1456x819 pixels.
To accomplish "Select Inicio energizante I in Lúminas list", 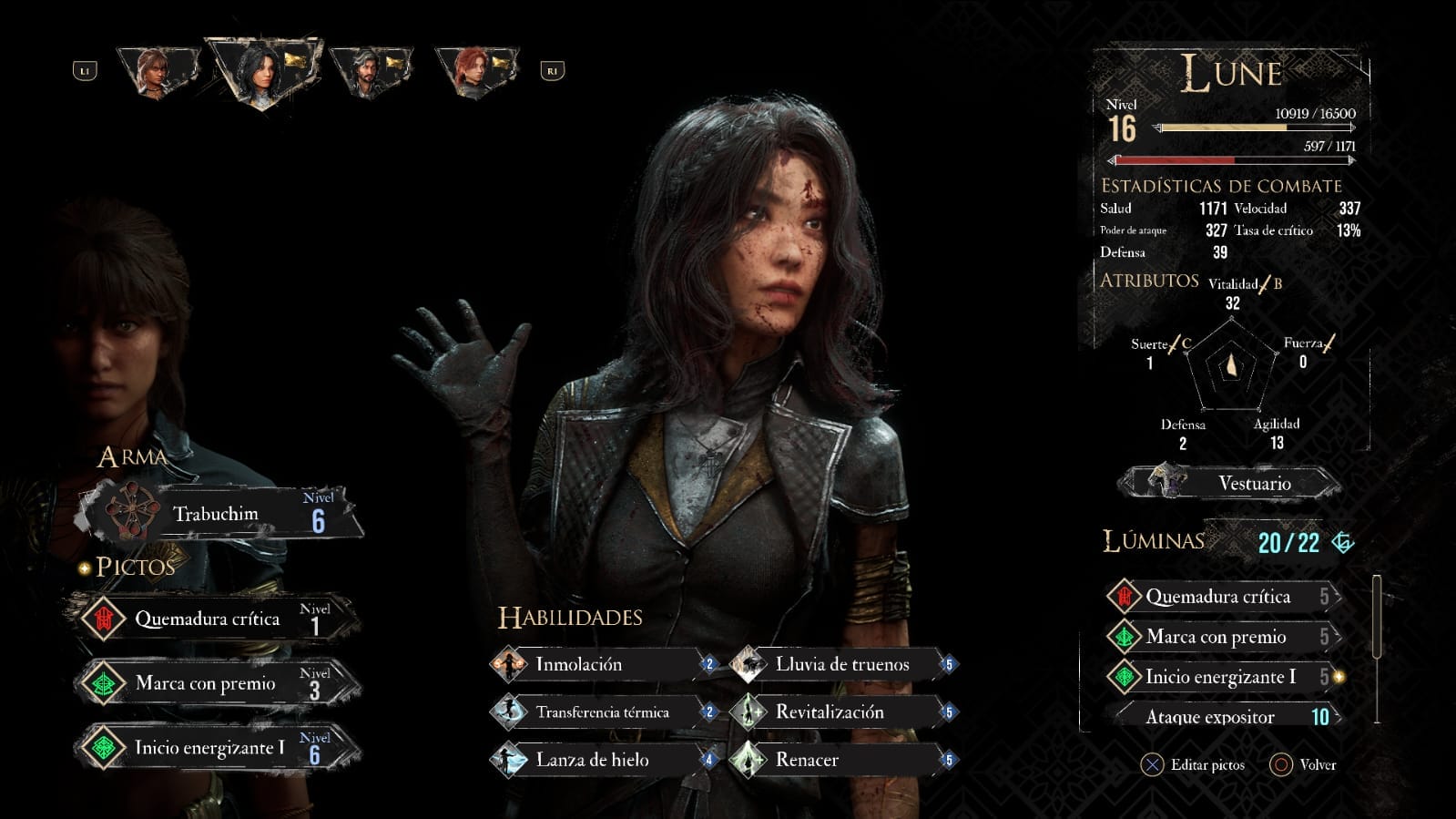I will tap(1220, 677).
